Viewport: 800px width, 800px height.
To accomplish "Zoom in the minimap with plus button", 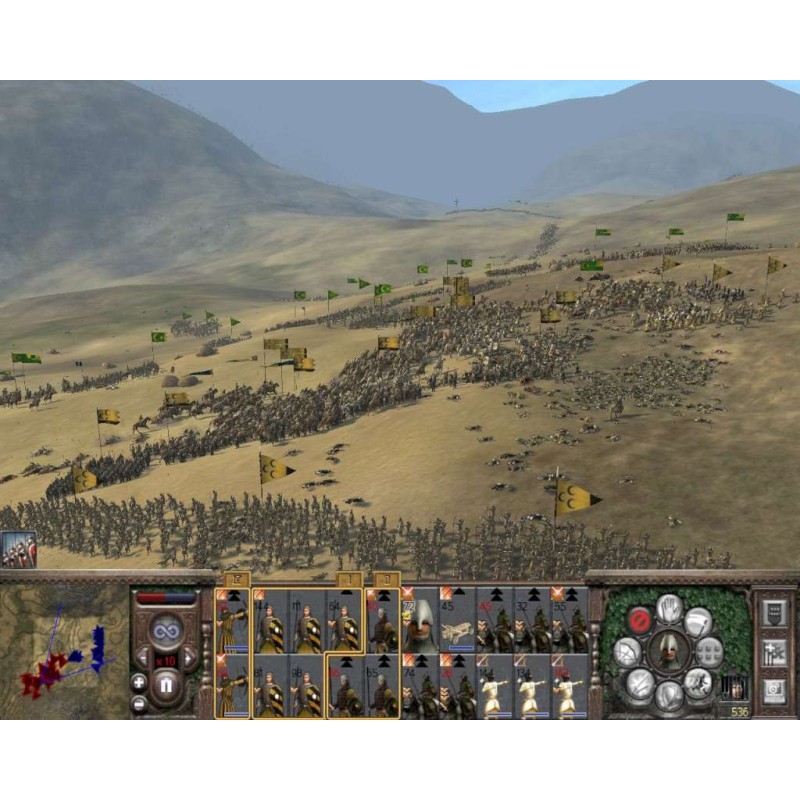I will pyautogui.click(x=139, y=681).
